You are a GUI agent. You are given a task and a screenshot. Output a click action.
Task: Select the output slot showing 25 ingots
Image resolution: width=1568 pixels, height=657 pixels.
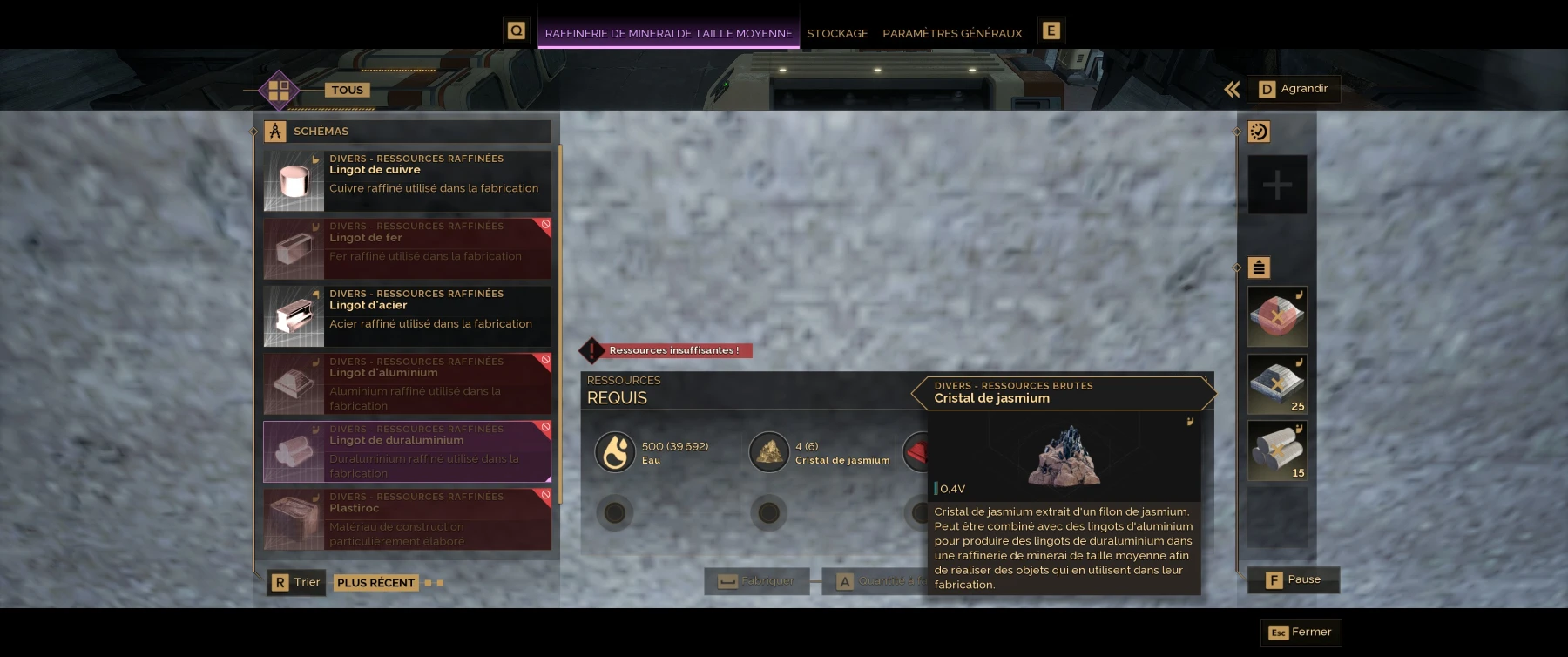pyautogui.click(x=1277, y=384)
